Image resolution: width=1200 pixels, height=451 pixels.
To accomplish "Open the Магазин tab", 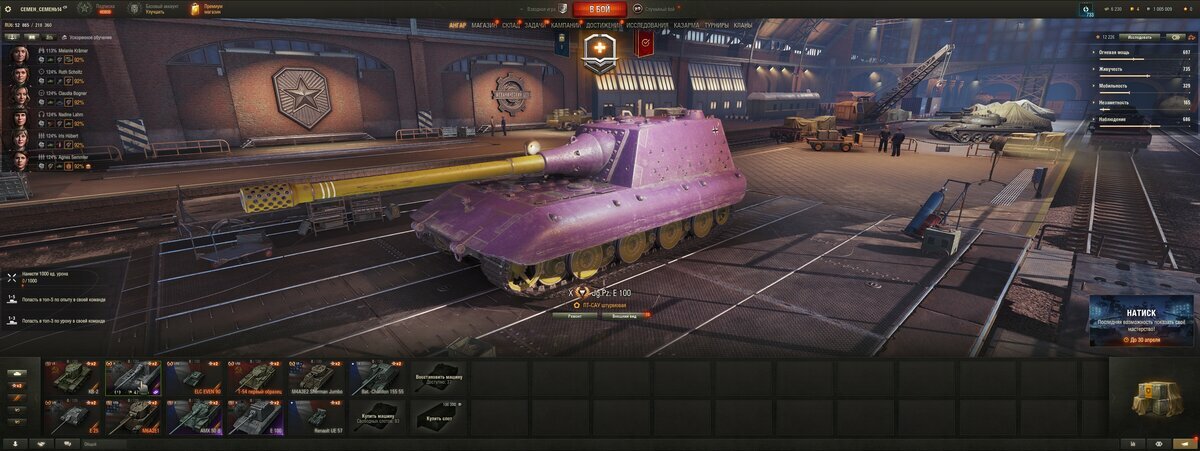I will [483, 23].
